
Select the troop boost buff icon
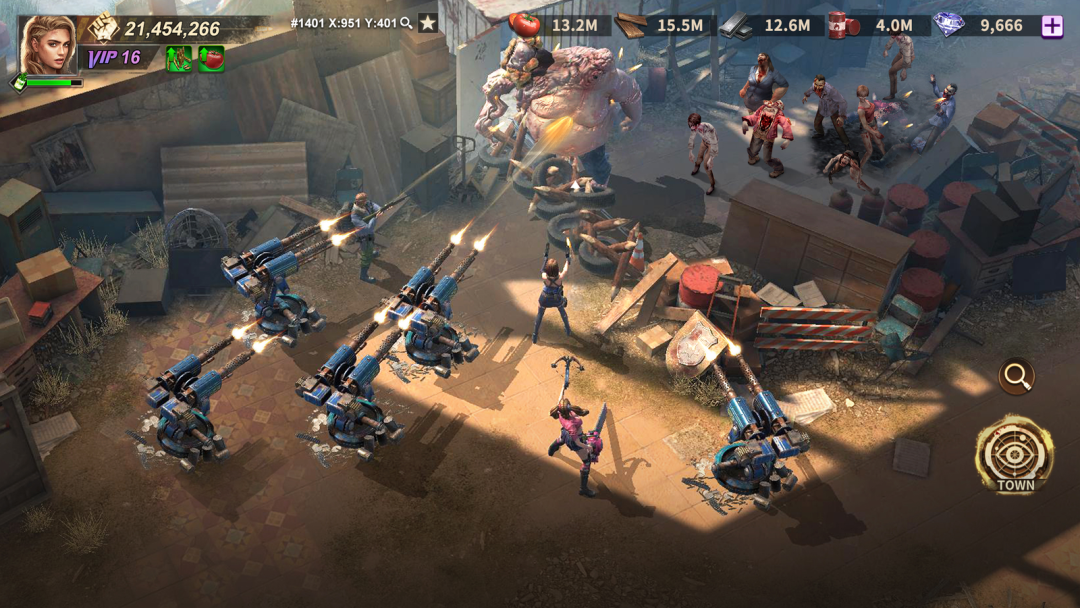(179, 59)
